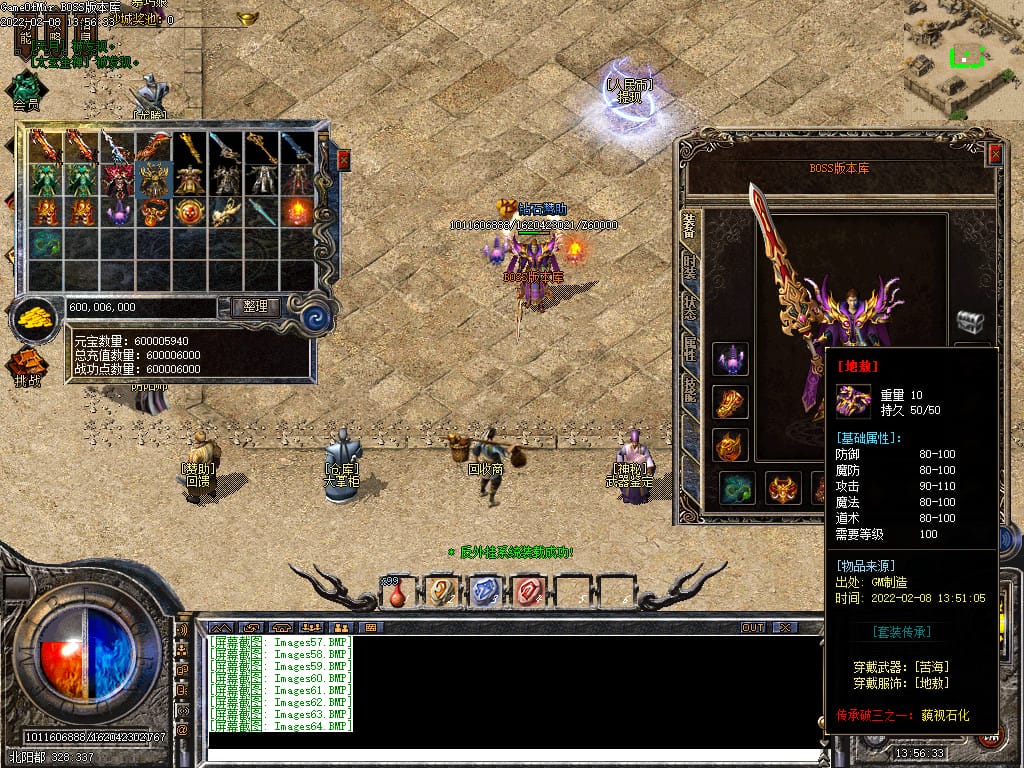Click the minimap in the corner
This screenshot has height=768, width=1024.
(963, 58)
